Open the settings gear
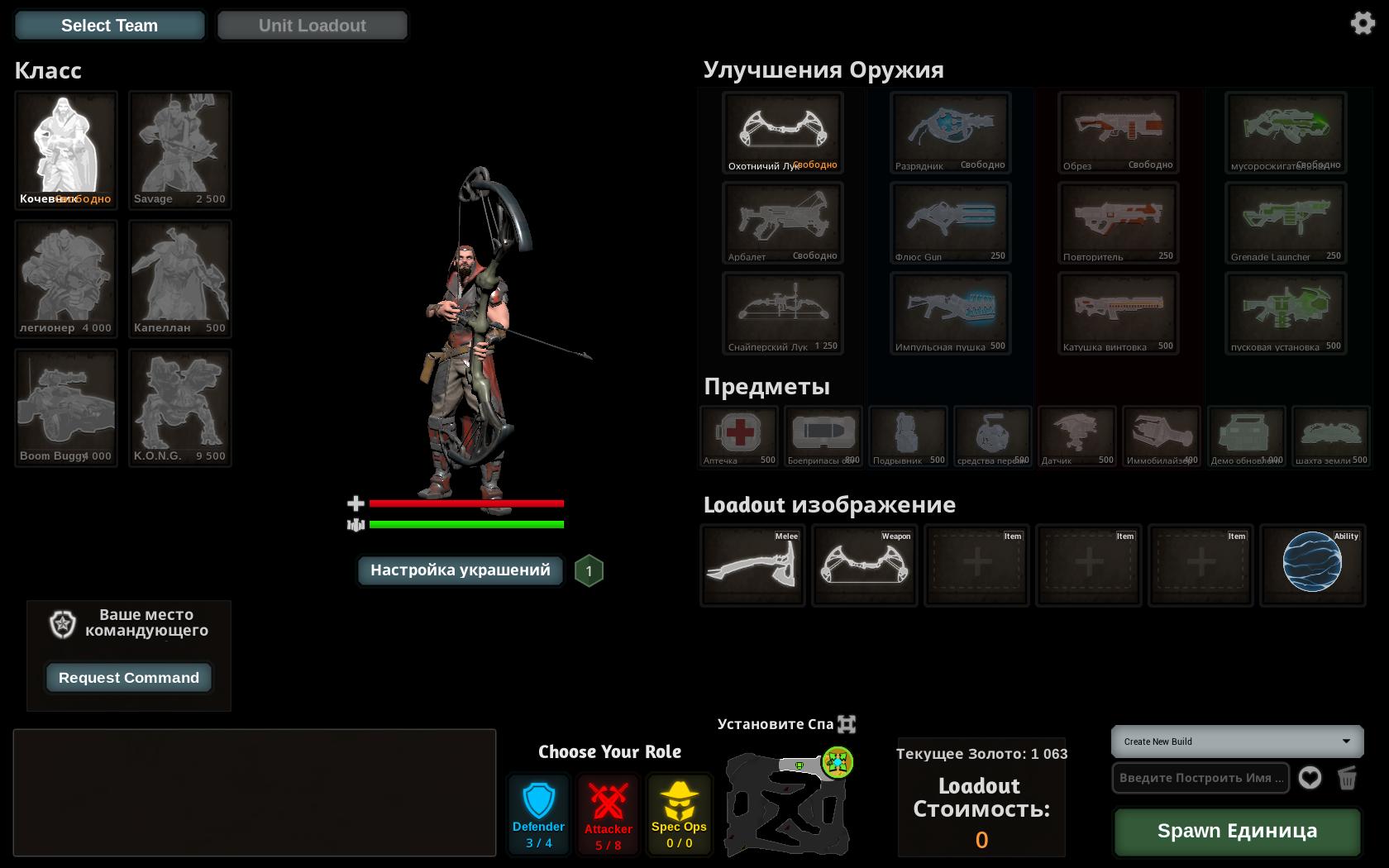This screenshot has height=868, width=1389. 1362,22
